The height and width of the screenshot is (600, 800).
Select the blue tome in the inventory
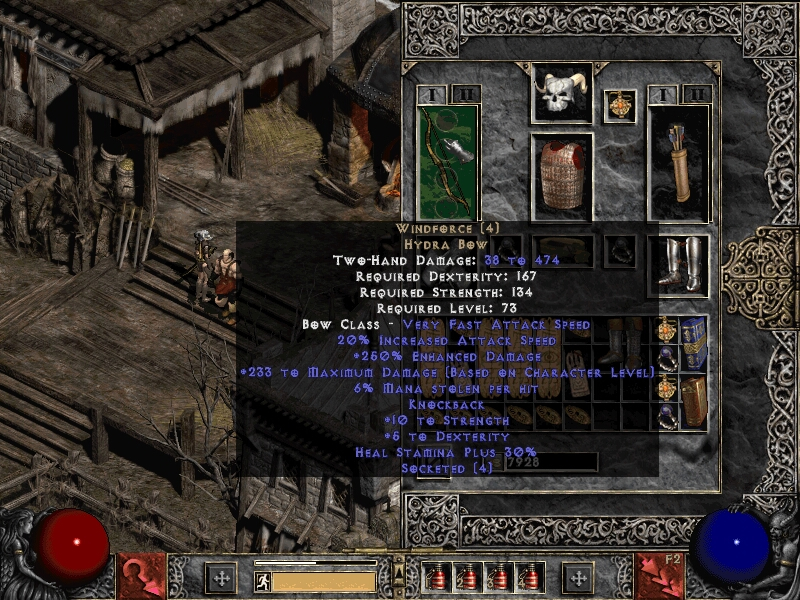[x=693, y=344]
